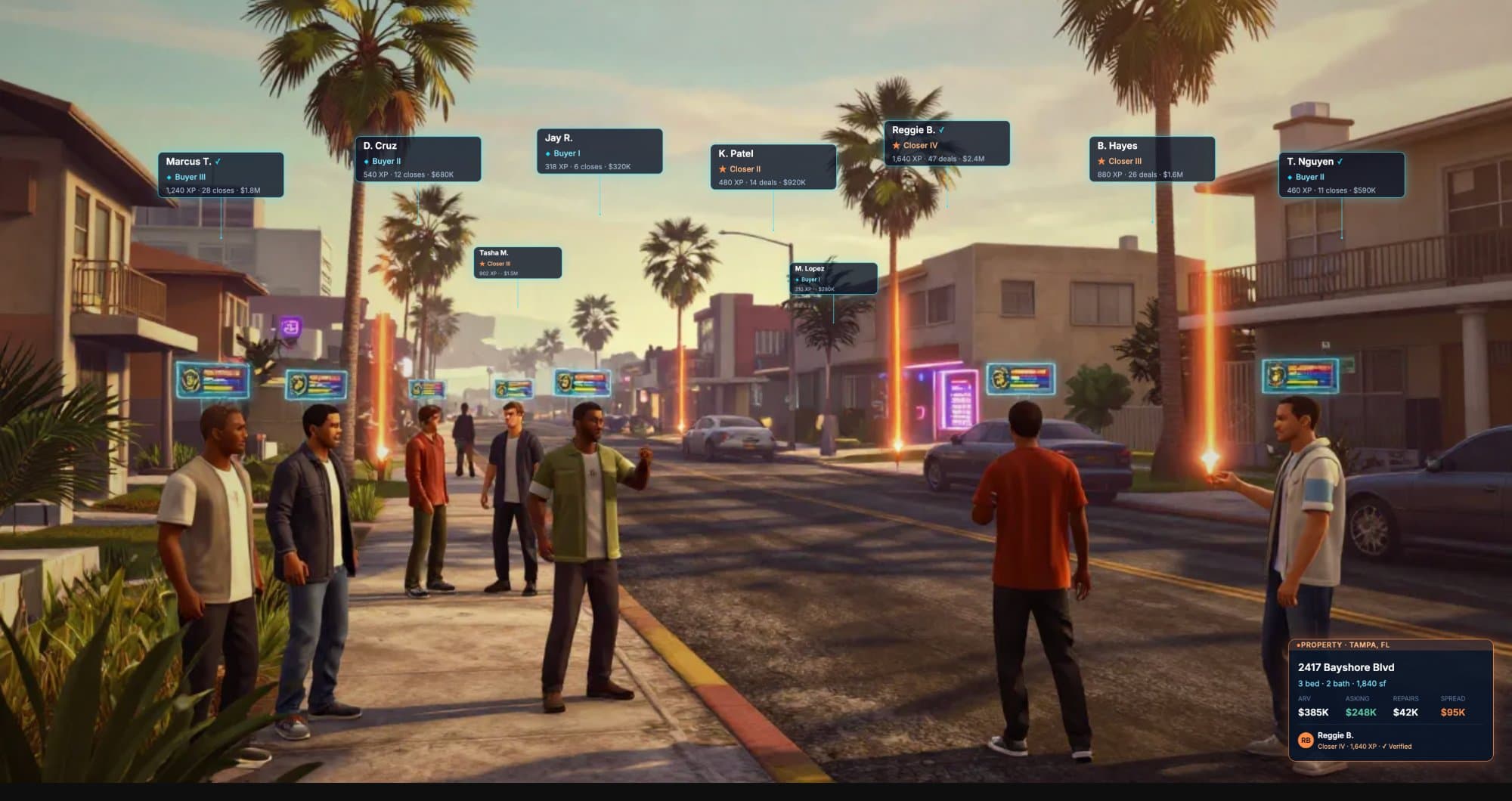This screenshot has height=801, width=1512.
Task: Select the Buyer II diamond icon under T. Nguyen
Action: point(1290,176)
